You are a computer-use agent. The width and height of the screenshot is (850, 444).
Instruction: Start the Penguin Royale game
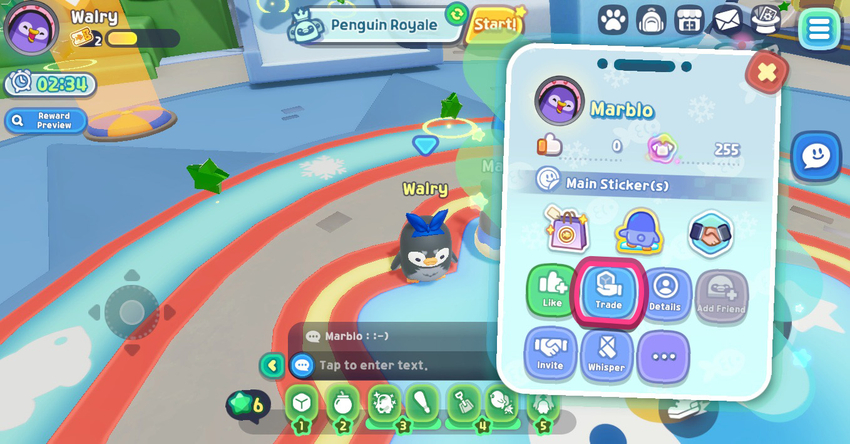pos(496,24)
